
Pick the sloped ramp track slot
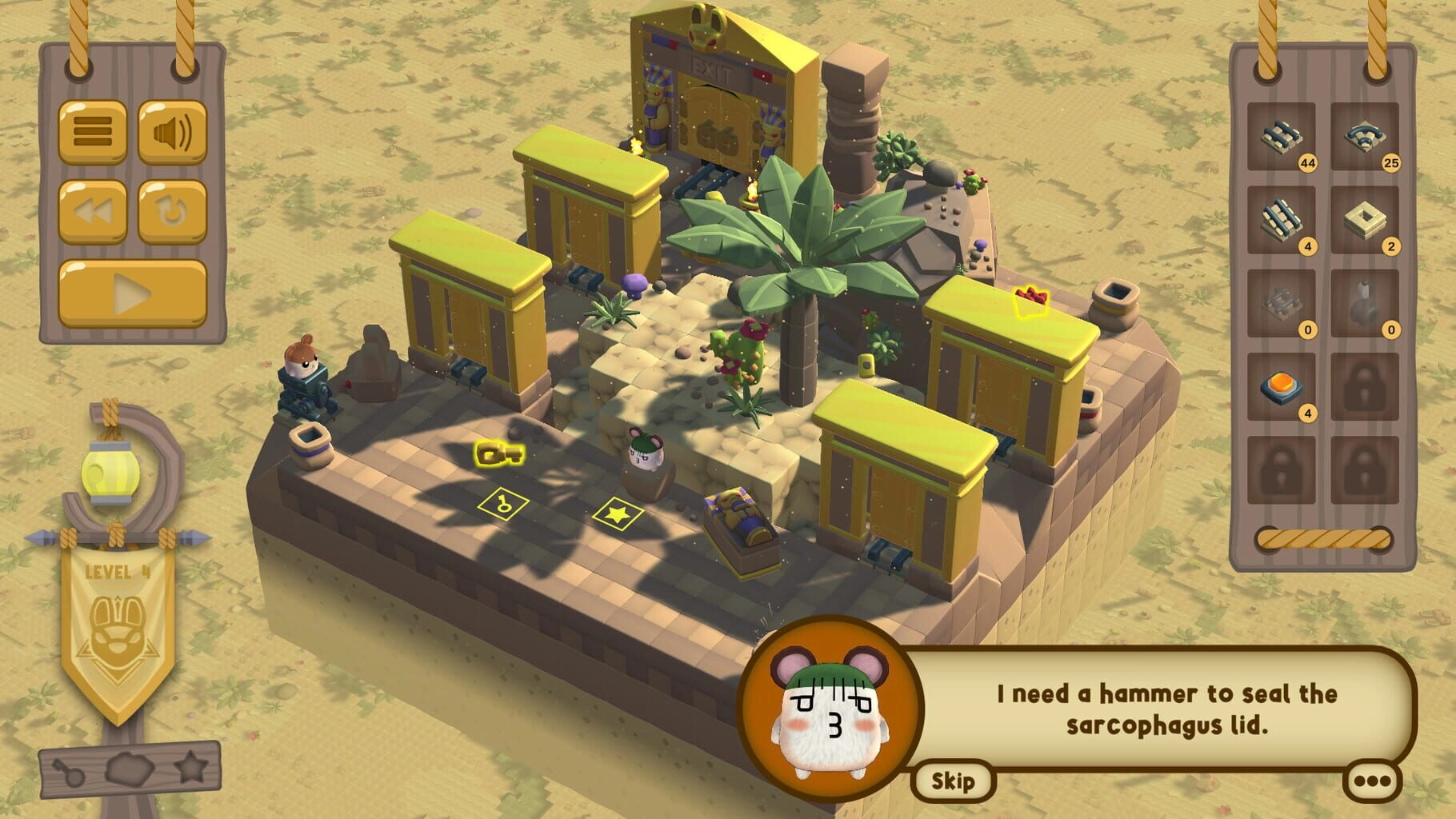click(x=1281, y=220)
